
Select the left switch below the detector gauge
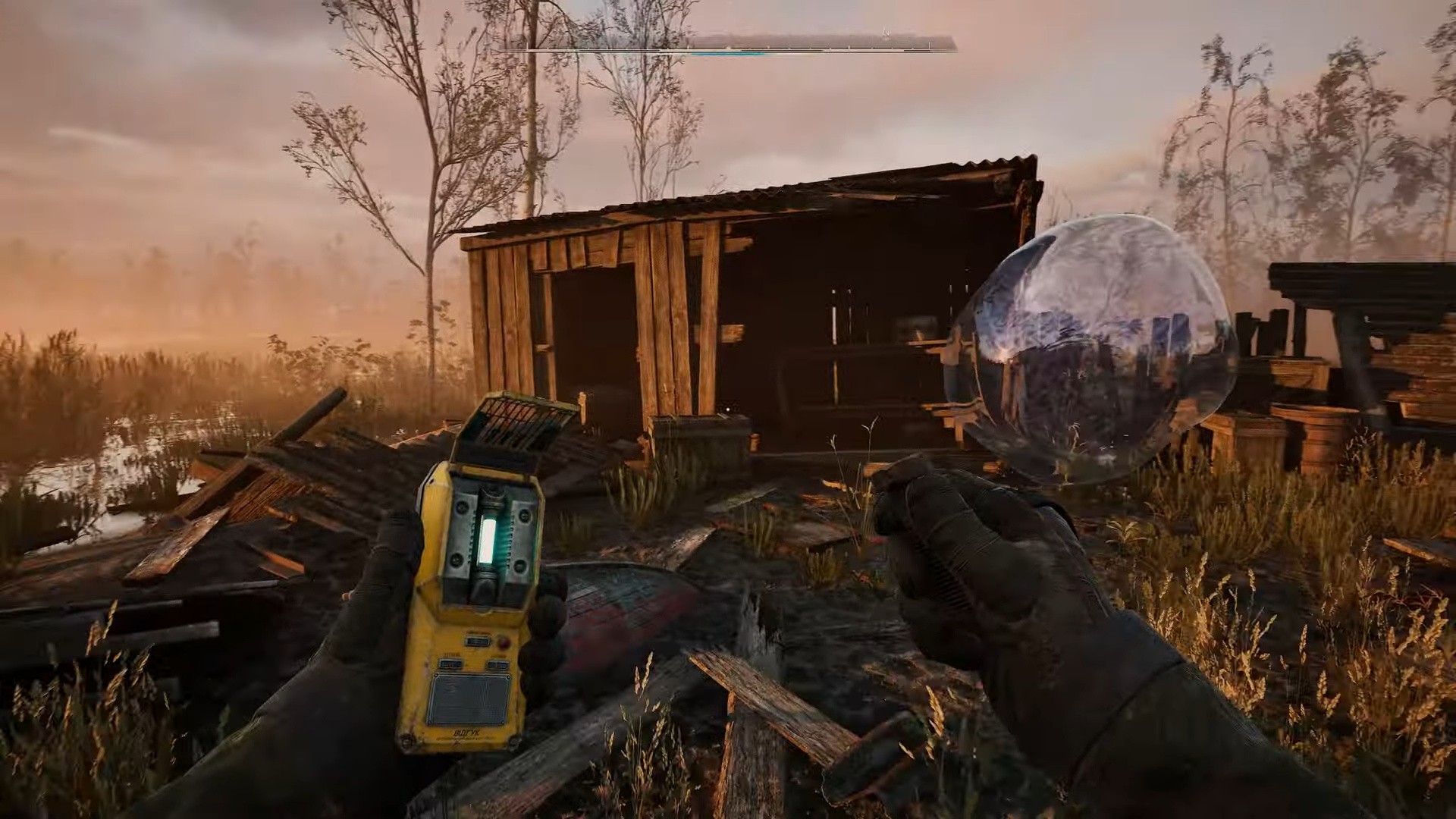pyautogui.click(x=450, y=663)
